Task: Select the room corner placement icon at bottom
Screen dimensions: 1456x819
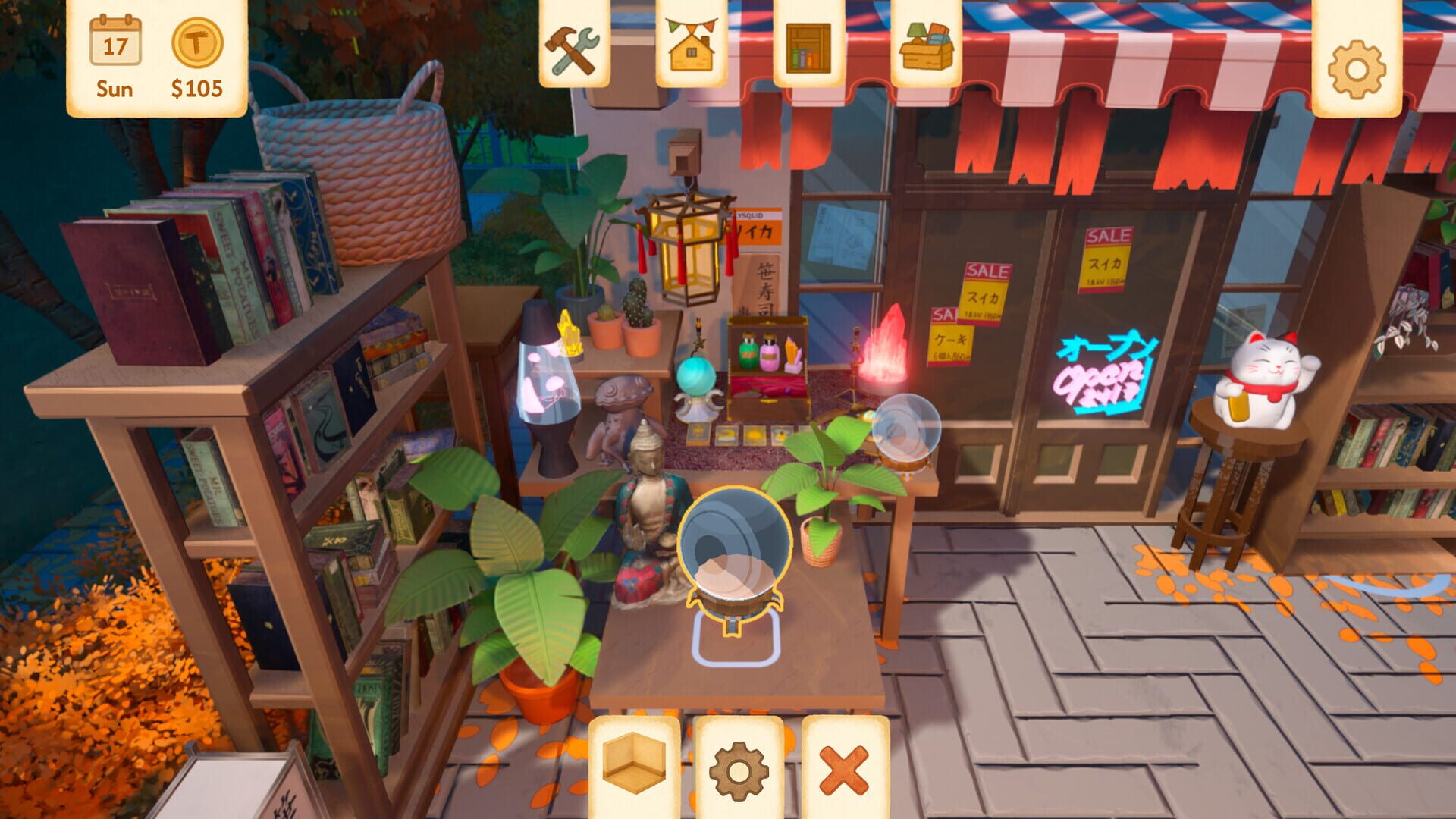Action: 635,767
